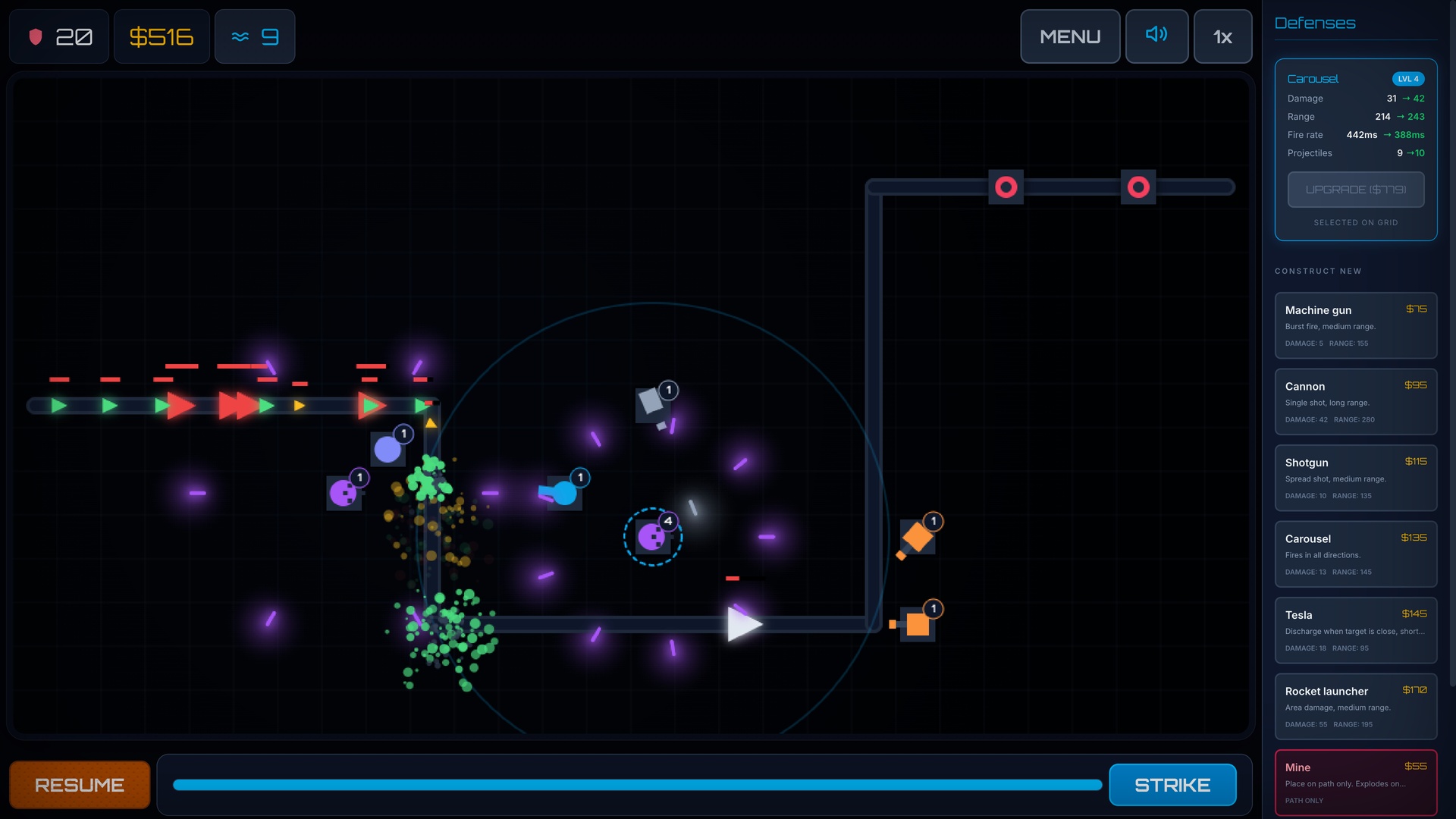This screenshot has width=1456, height=819.
Task: Select the Rocket launcher defense card
Action: pos(1356,706)
